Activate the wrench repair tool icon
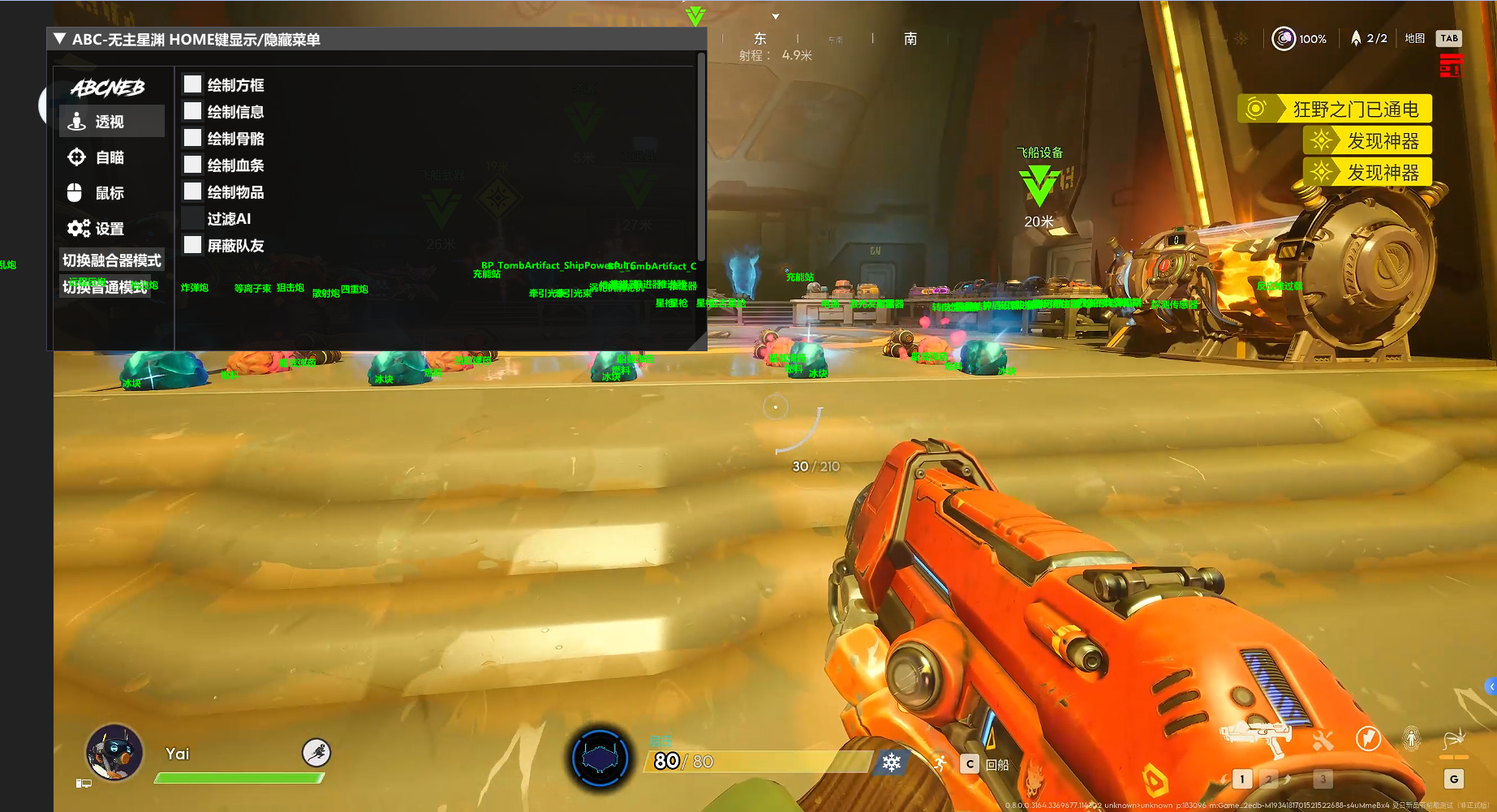Screen dimensions: 1497x812 [1323, 740]
